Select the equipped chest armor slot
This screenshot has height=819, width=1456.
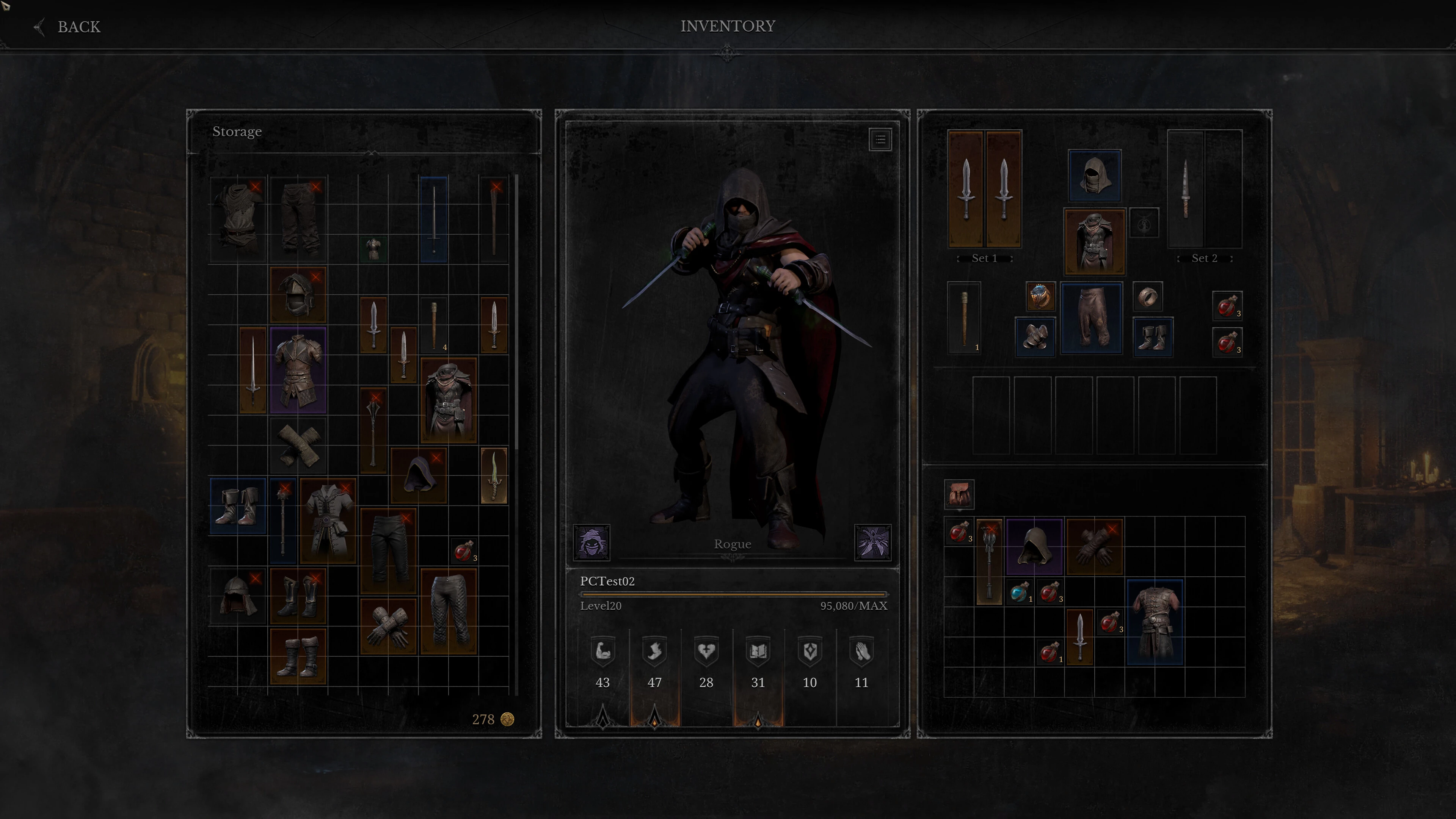pos(1094,242)
